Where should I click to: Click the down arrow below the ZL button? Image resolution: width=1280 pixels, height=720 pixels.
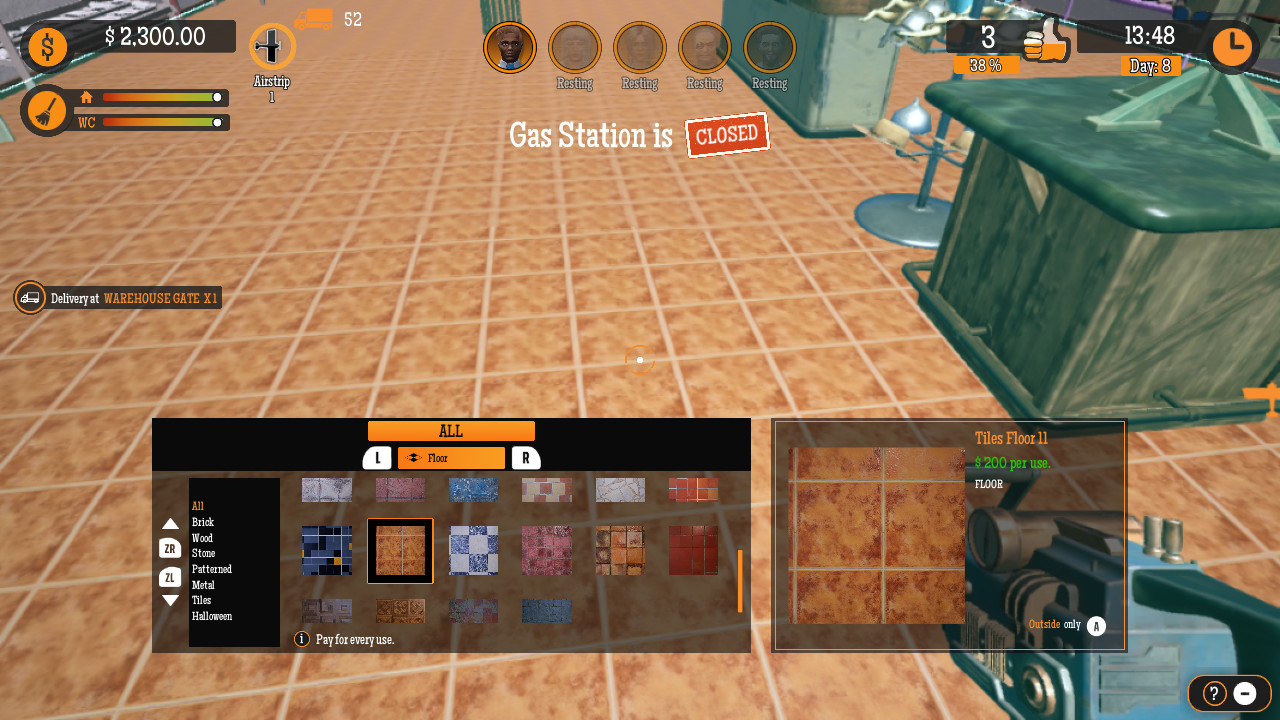pyautogui.click(x=172, y=599)
